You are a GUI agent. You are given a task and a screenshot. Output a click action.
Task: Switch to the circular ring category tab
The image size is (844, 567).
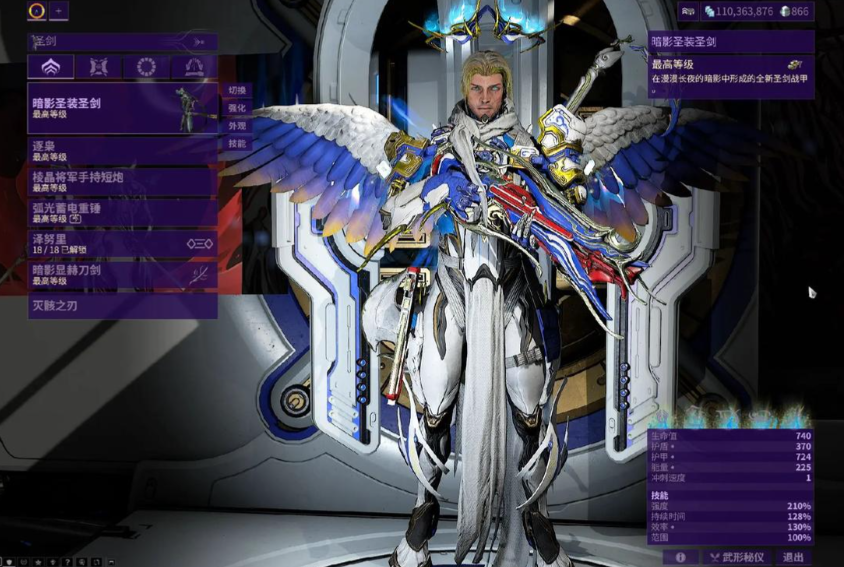tap(146, 67)
